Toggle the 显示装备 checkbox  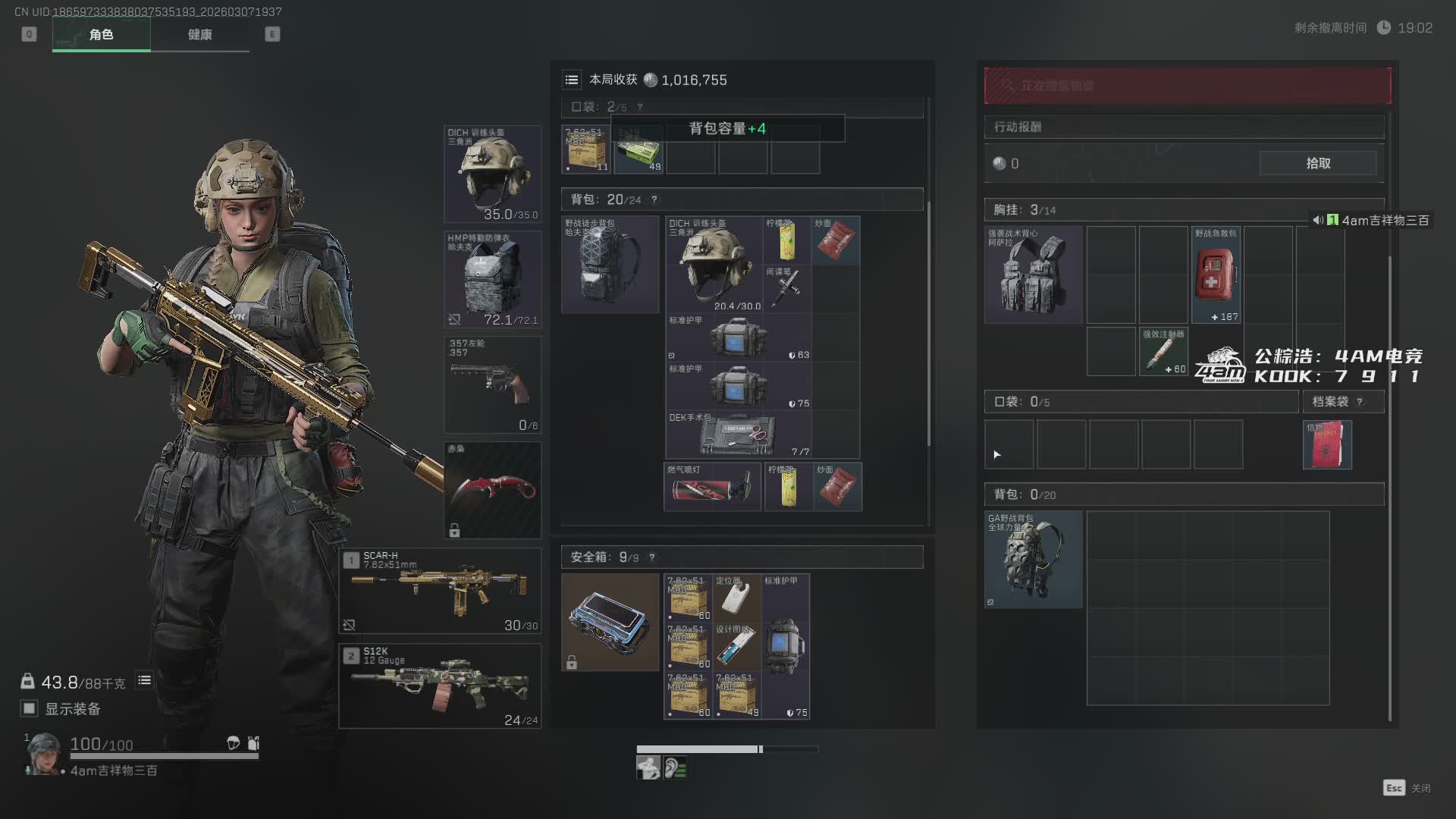click(x=29, y=708)
